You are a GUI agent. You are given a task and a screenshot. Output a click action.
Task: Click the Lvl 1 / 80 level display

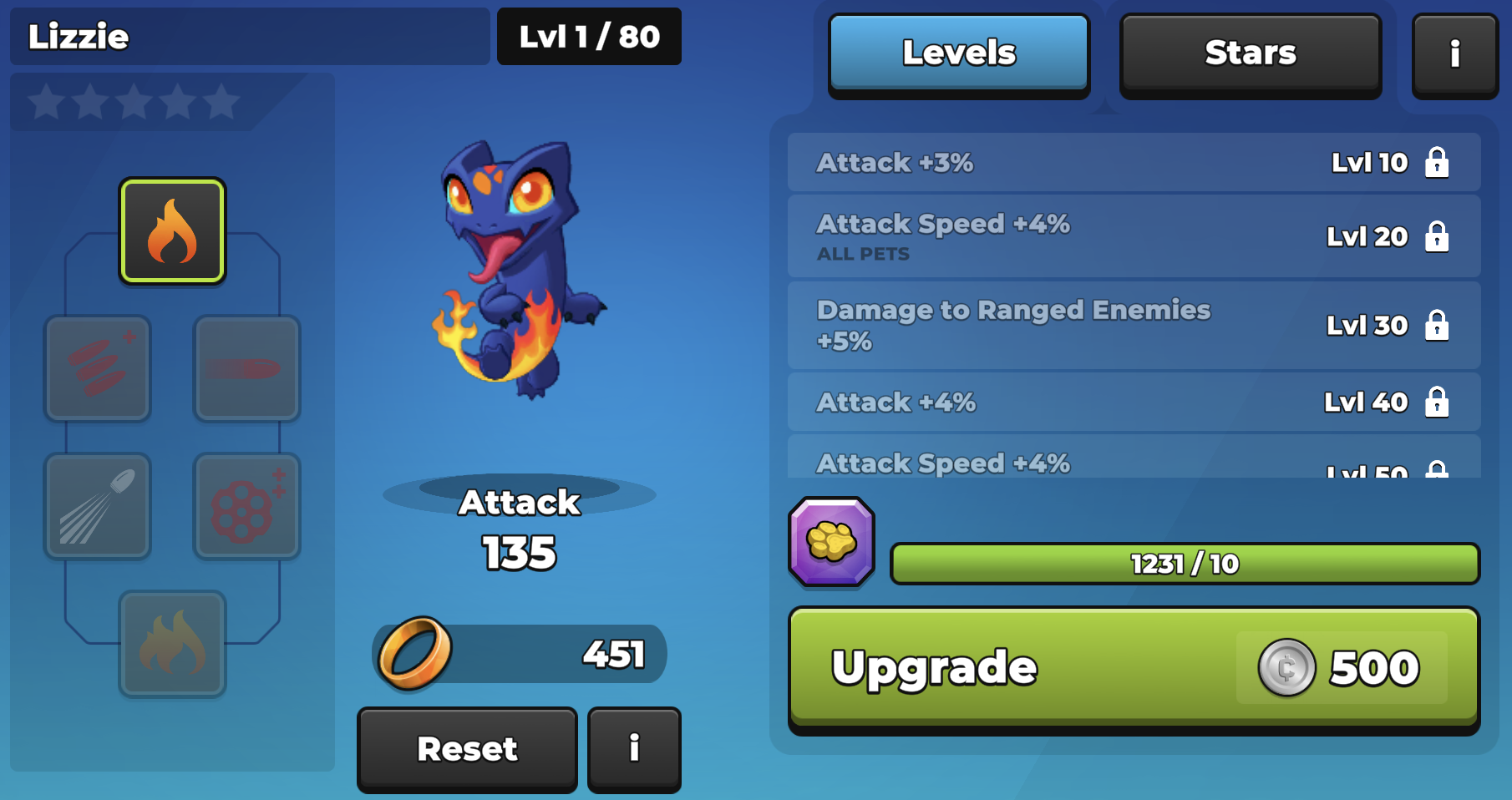point(589,36)
